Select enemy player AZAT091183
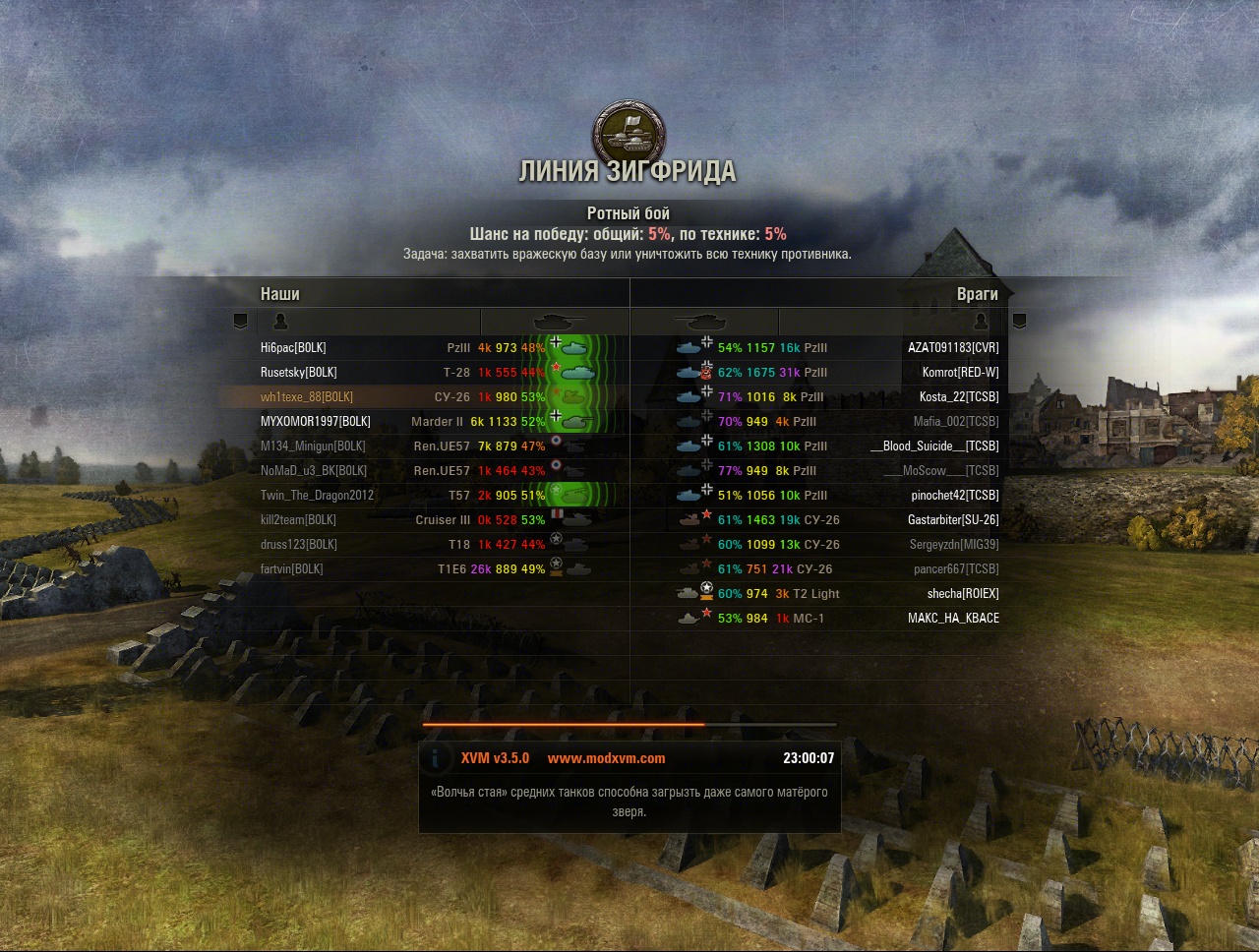1259x952 pixels. click(x=952, y=348)
